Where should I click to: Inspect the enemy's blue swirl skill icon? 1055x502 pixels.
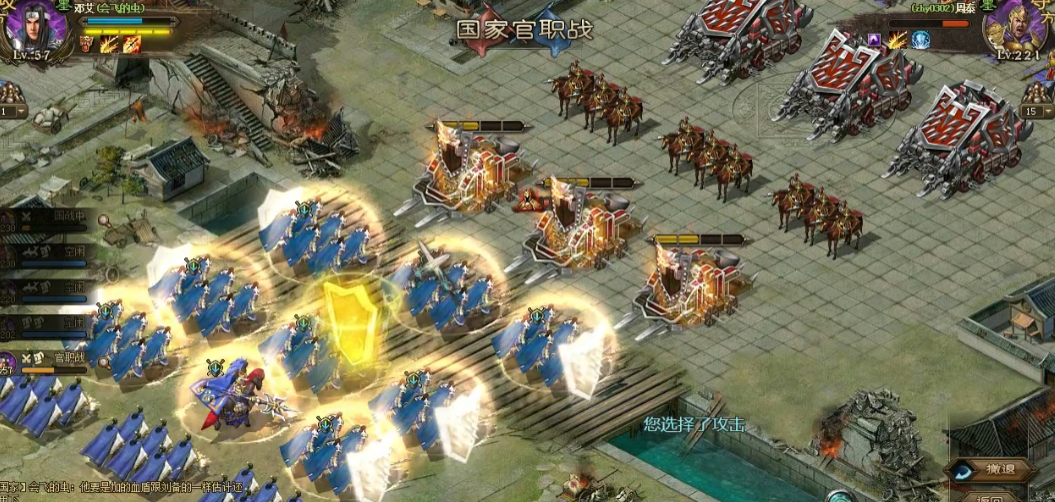(921, 40)
